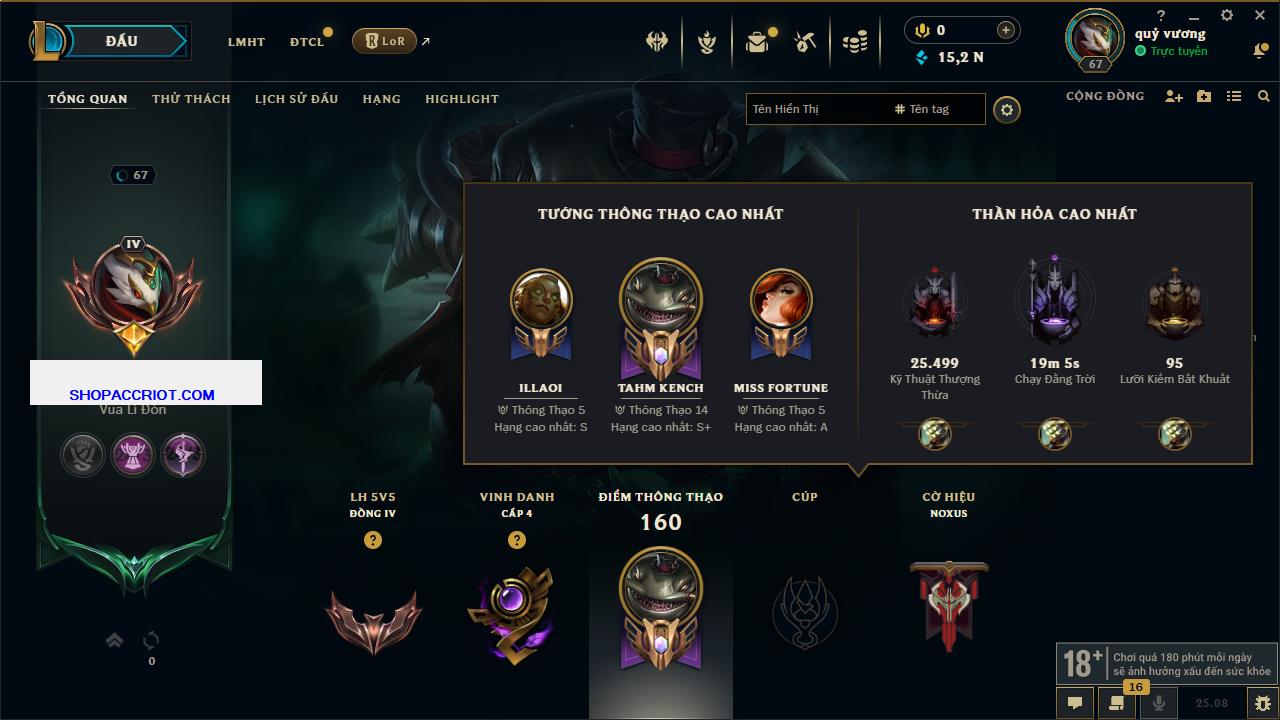Click the add friend icon
Viewport: 1280px width, 720px height.
point(1174,96)
